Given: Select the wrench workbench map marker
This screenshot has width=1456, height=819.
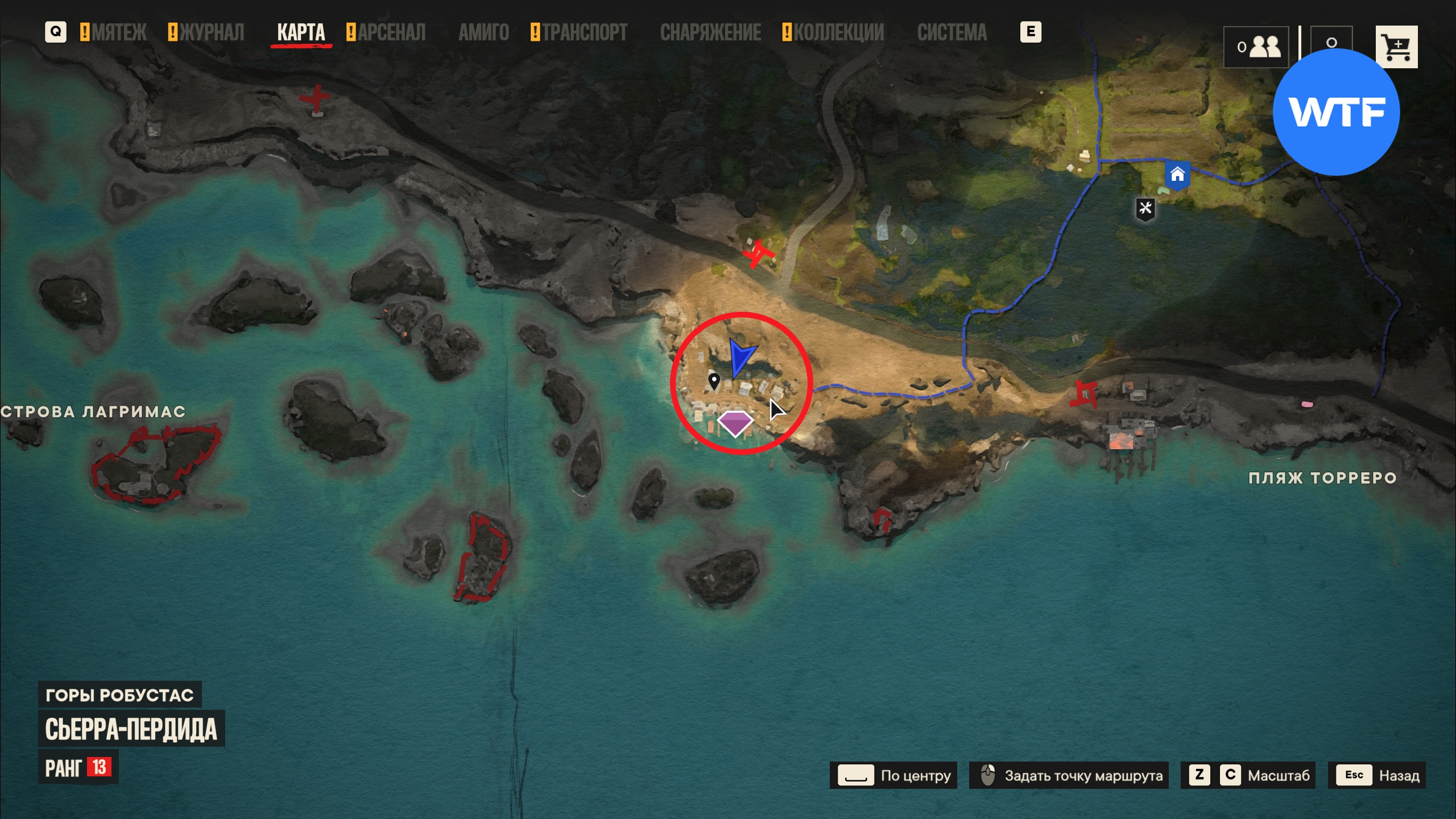Looking at the screenshot, I should tap(1145, 209).
